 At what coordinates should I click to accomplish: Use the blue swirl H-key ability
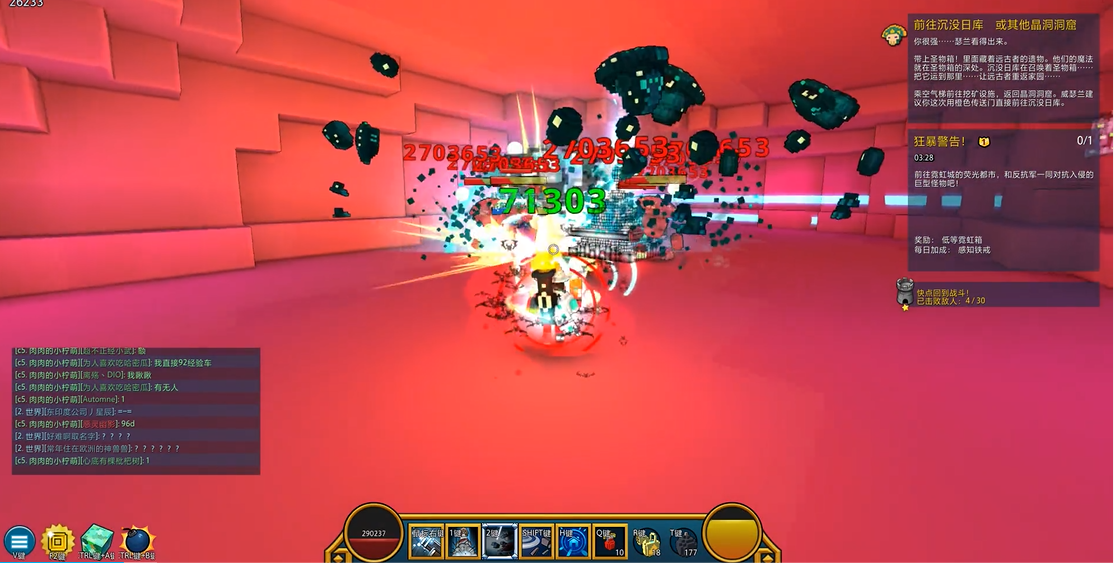click(x=573, y=541)
